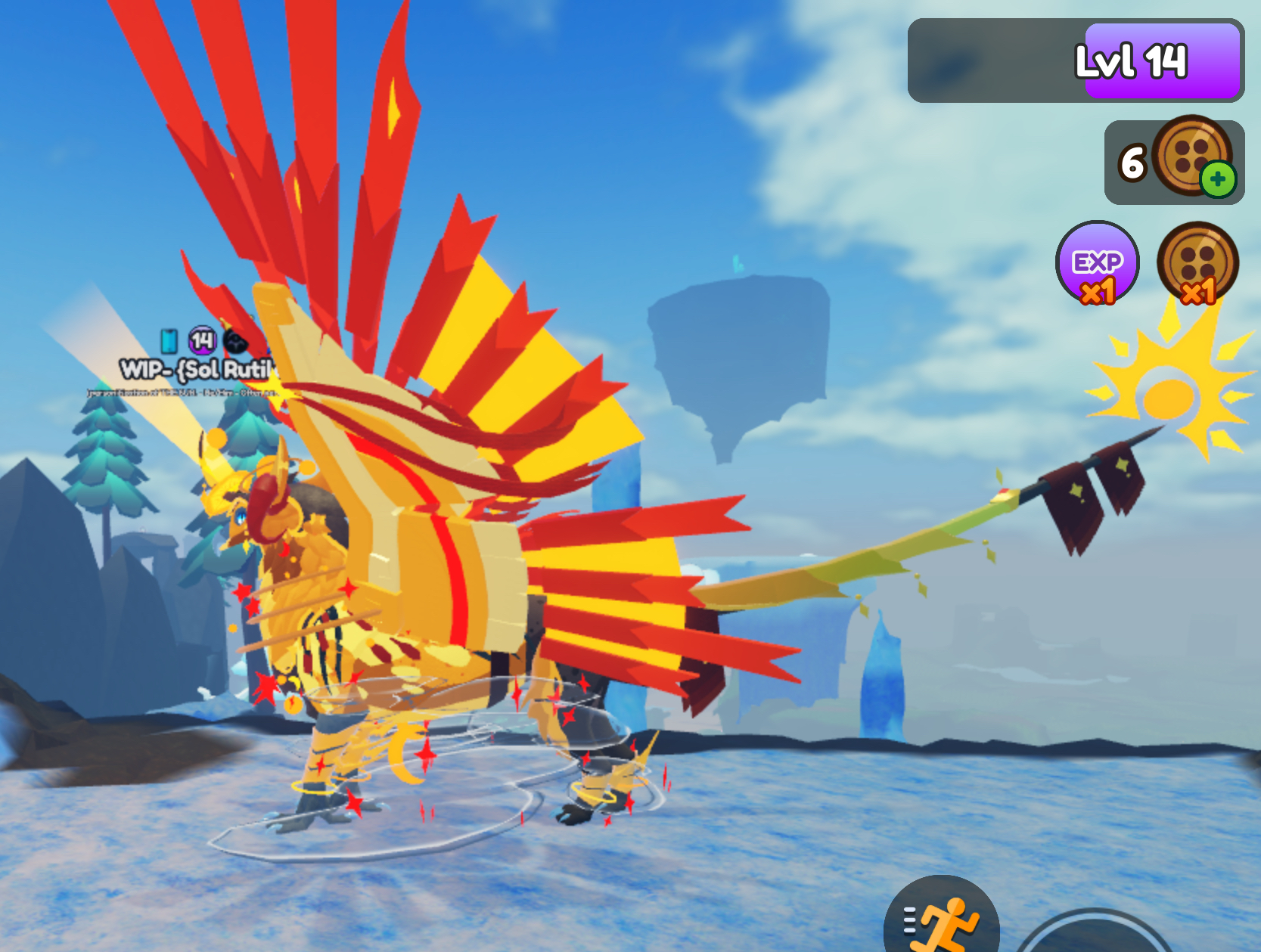
Task: Open the EXP x1 boost icon
Action: [1097, 263]
